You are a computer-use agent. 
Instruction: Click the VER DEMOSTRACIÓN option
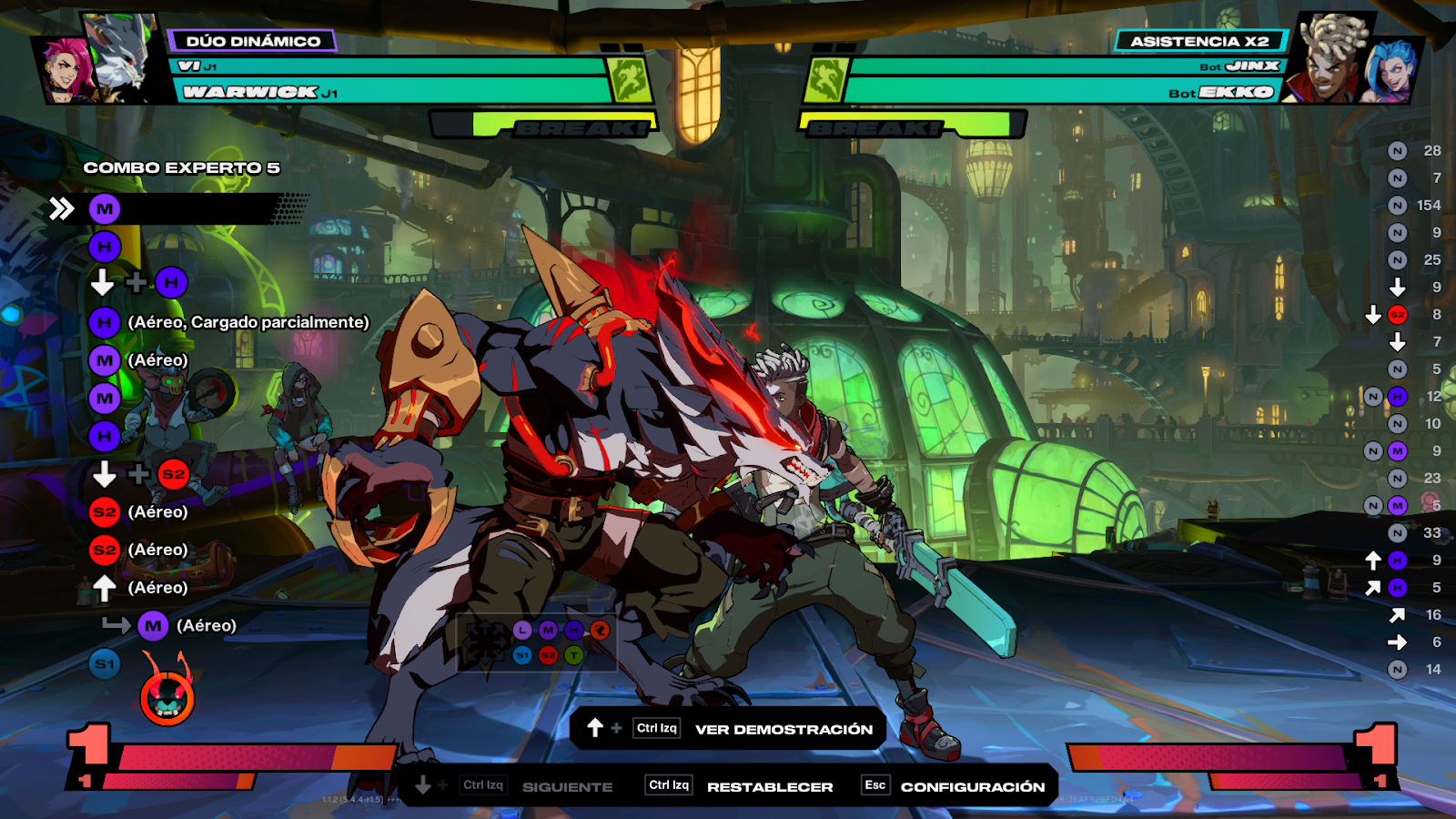coord(783,729)
